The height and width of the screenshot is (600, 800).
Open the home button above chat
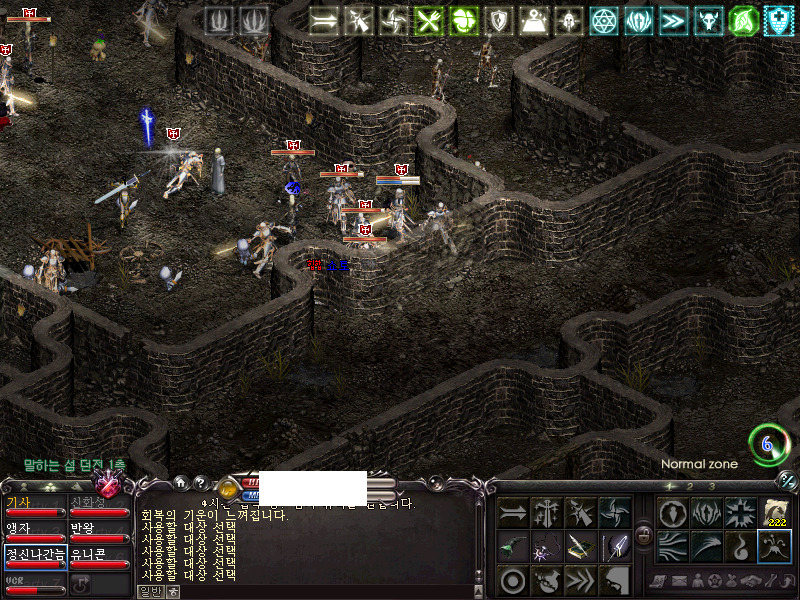(x=181, y=482)
